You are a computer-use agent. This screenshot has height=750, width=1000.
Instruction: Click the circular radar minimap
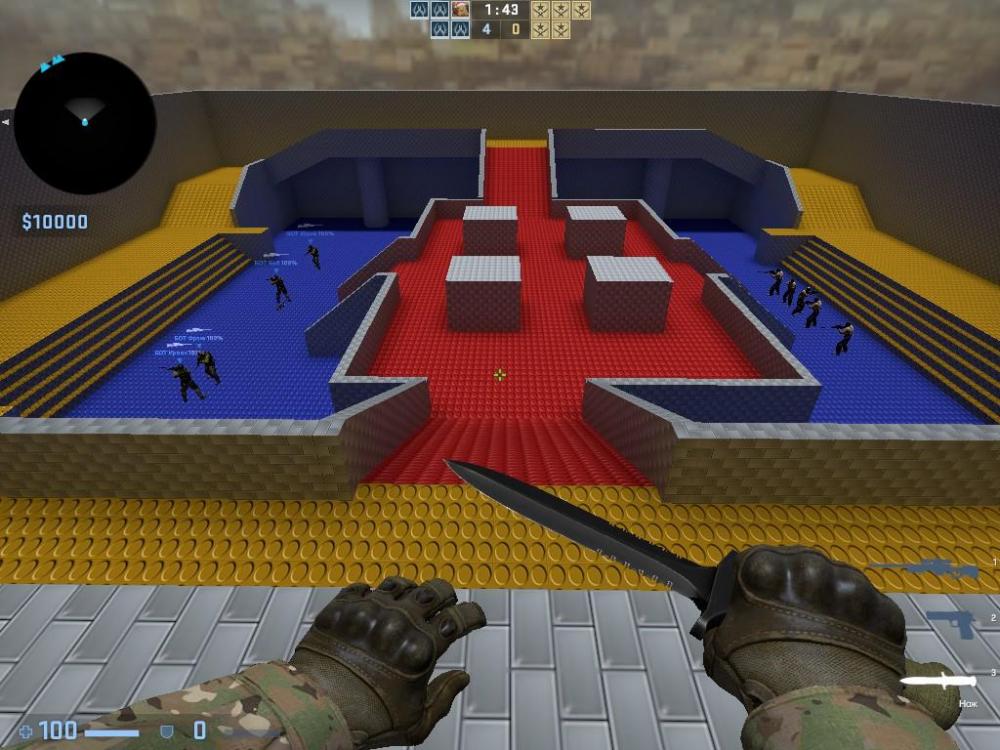(x=85, y=123)
